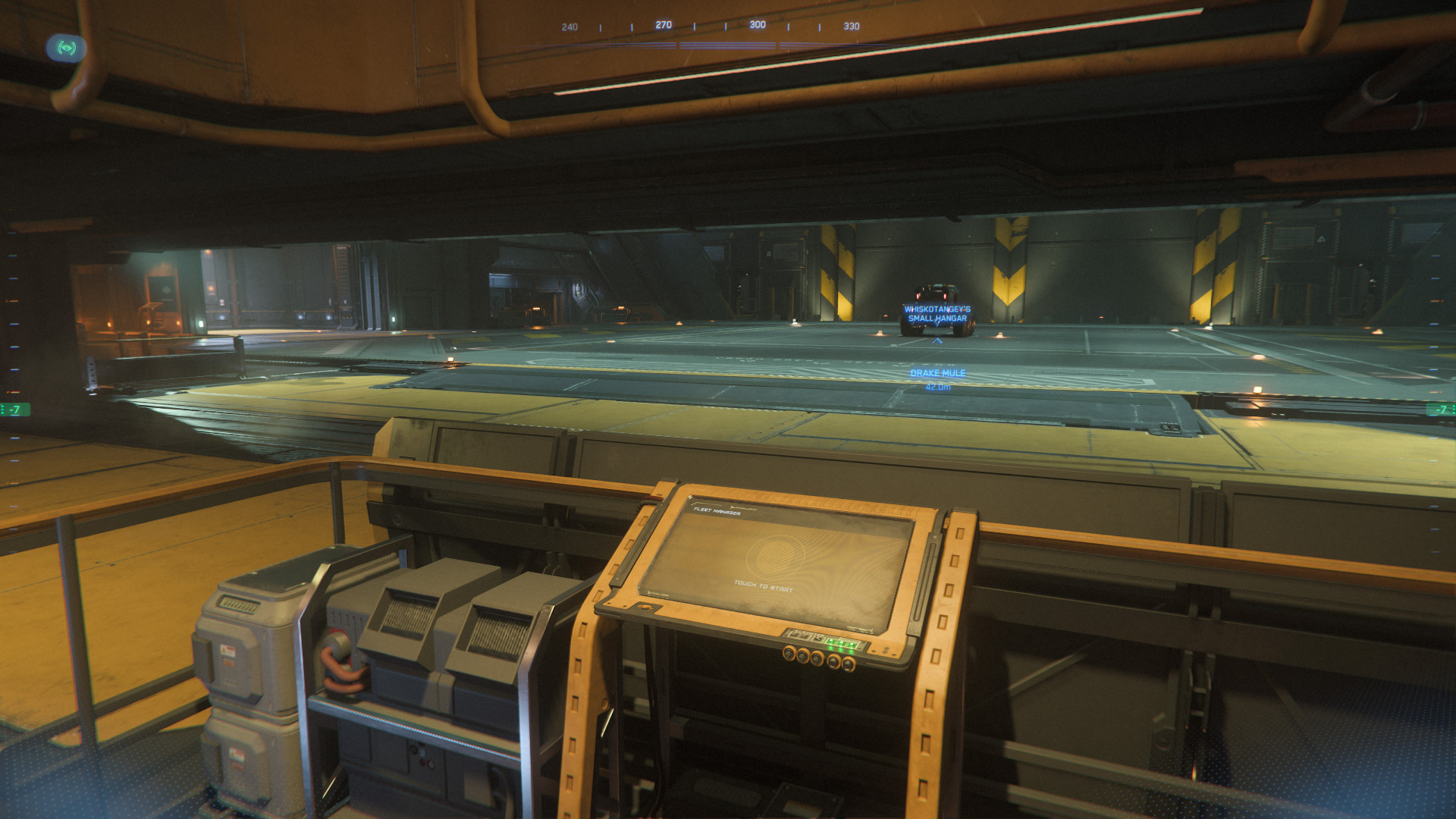Select the Whiskotangey's Small Hangar marker
The width and height of the screenshot is (1456, 819).
pos(937,312)
